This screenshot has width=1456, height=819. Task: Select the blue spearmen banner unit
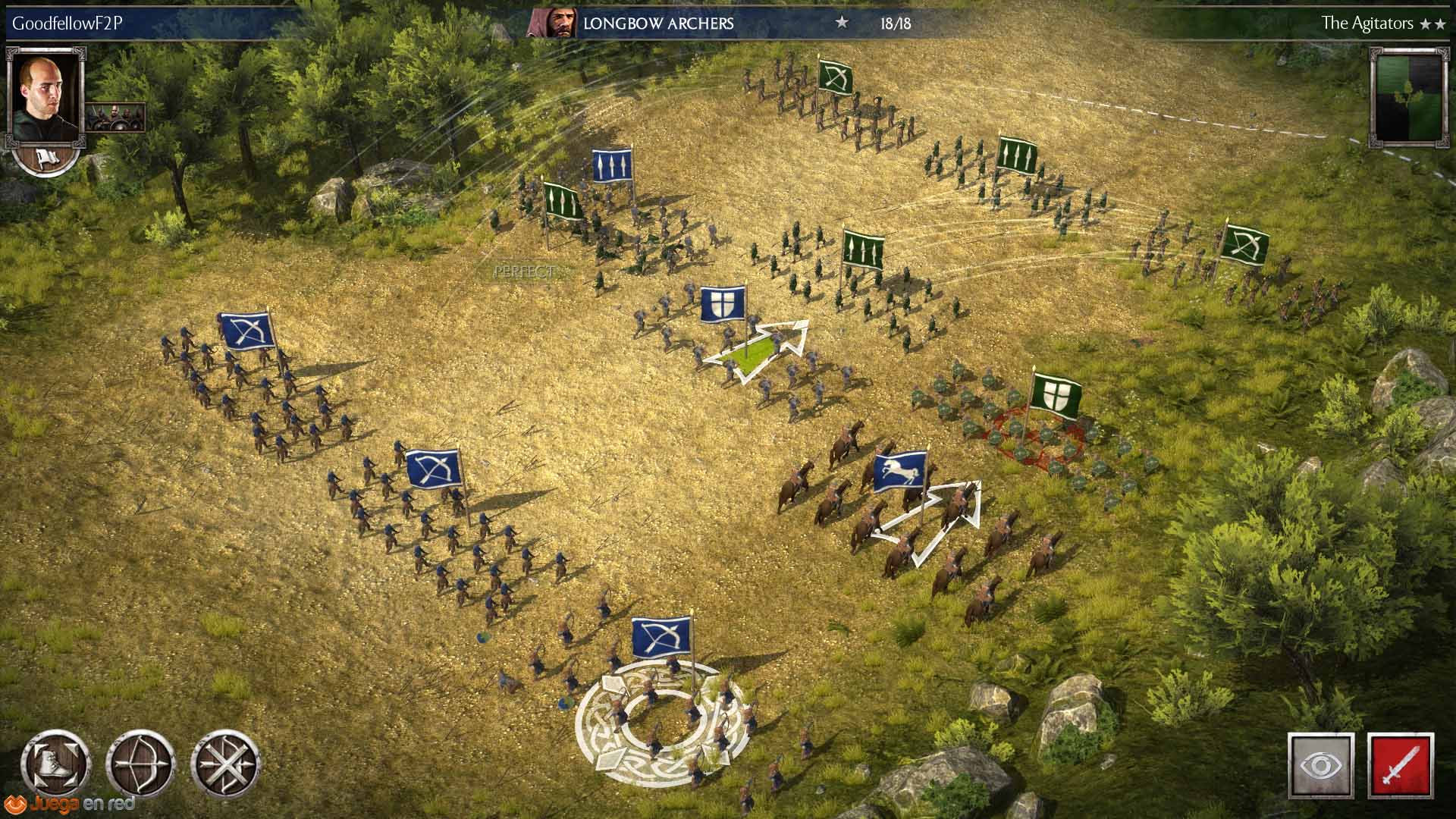click(x=611, y=166)
